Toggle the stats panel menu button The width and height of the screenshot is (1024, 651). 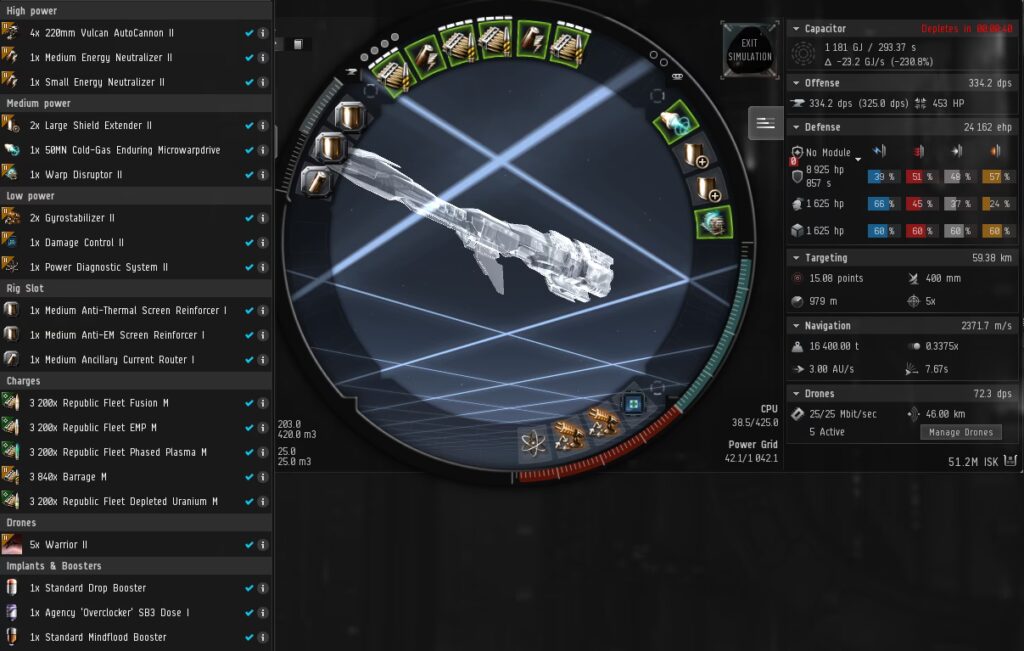pyautogui.click(x=766, y=123)
